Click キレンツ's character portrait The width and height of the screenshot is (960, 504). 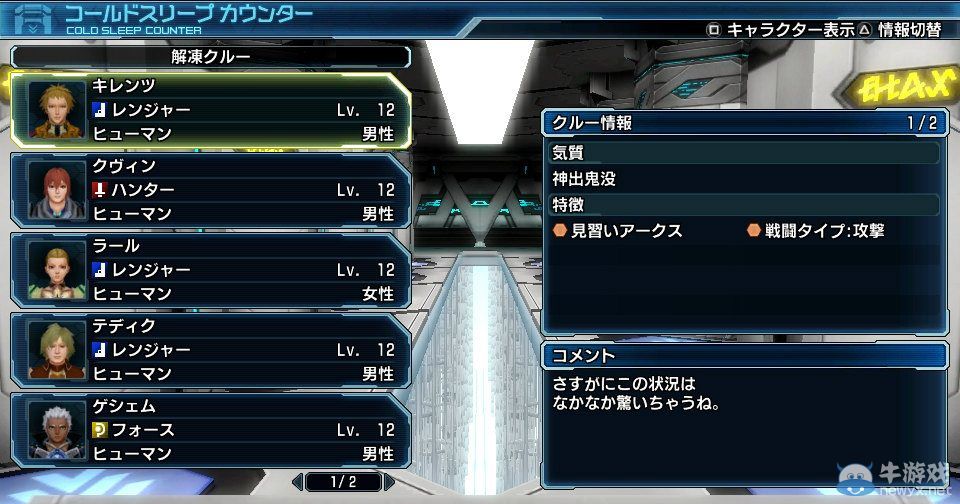point(50,110)
